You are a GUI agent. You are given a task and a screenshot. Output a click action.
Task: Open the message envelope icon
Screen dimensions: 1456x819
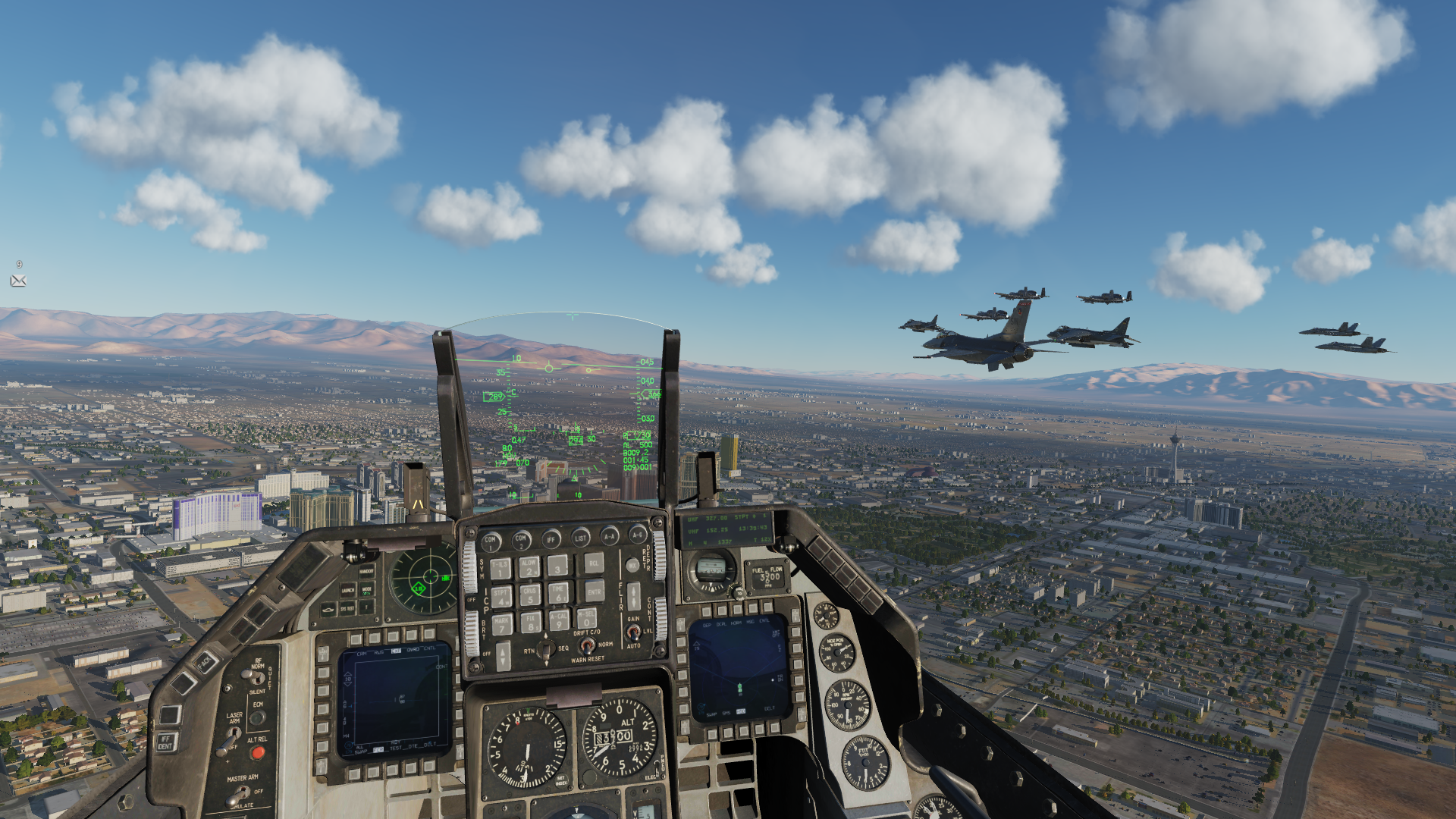point(18,281)
